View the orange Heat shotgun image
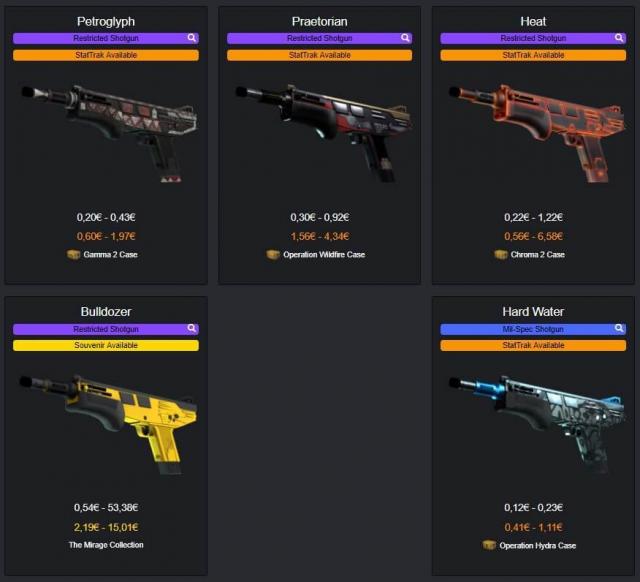640x582 pixels. [x=532, y=130]
